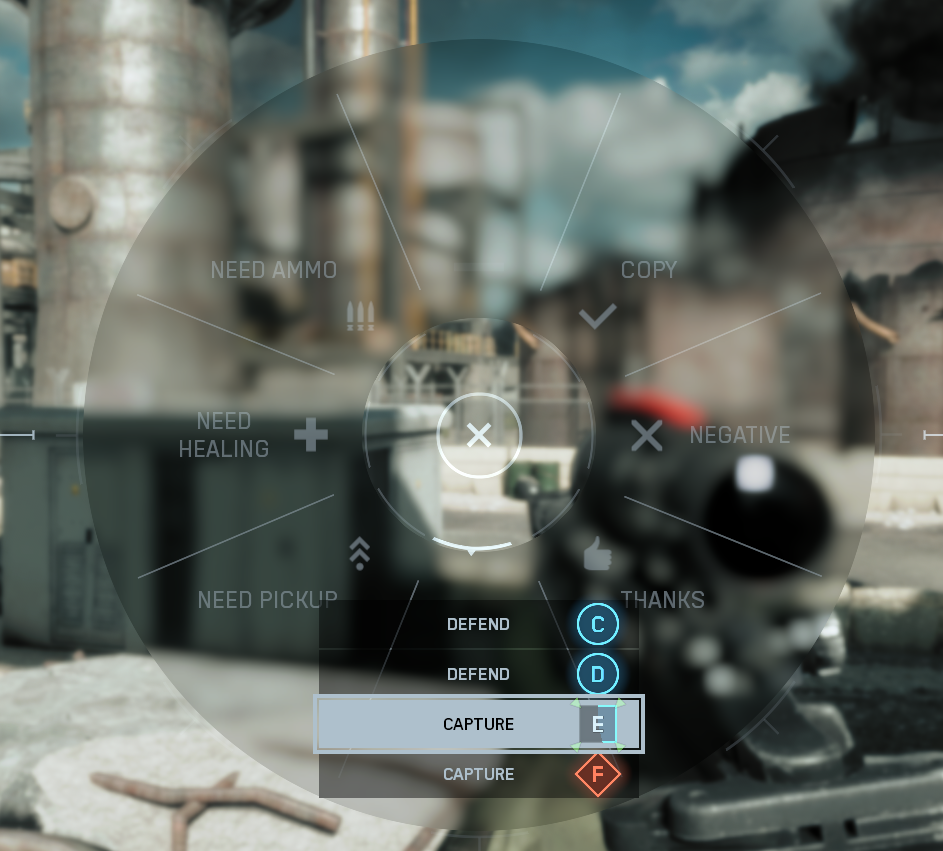The width and height of the screenshot is (943, 851).
Task: Send the Negative response
Action: point(739,435)
